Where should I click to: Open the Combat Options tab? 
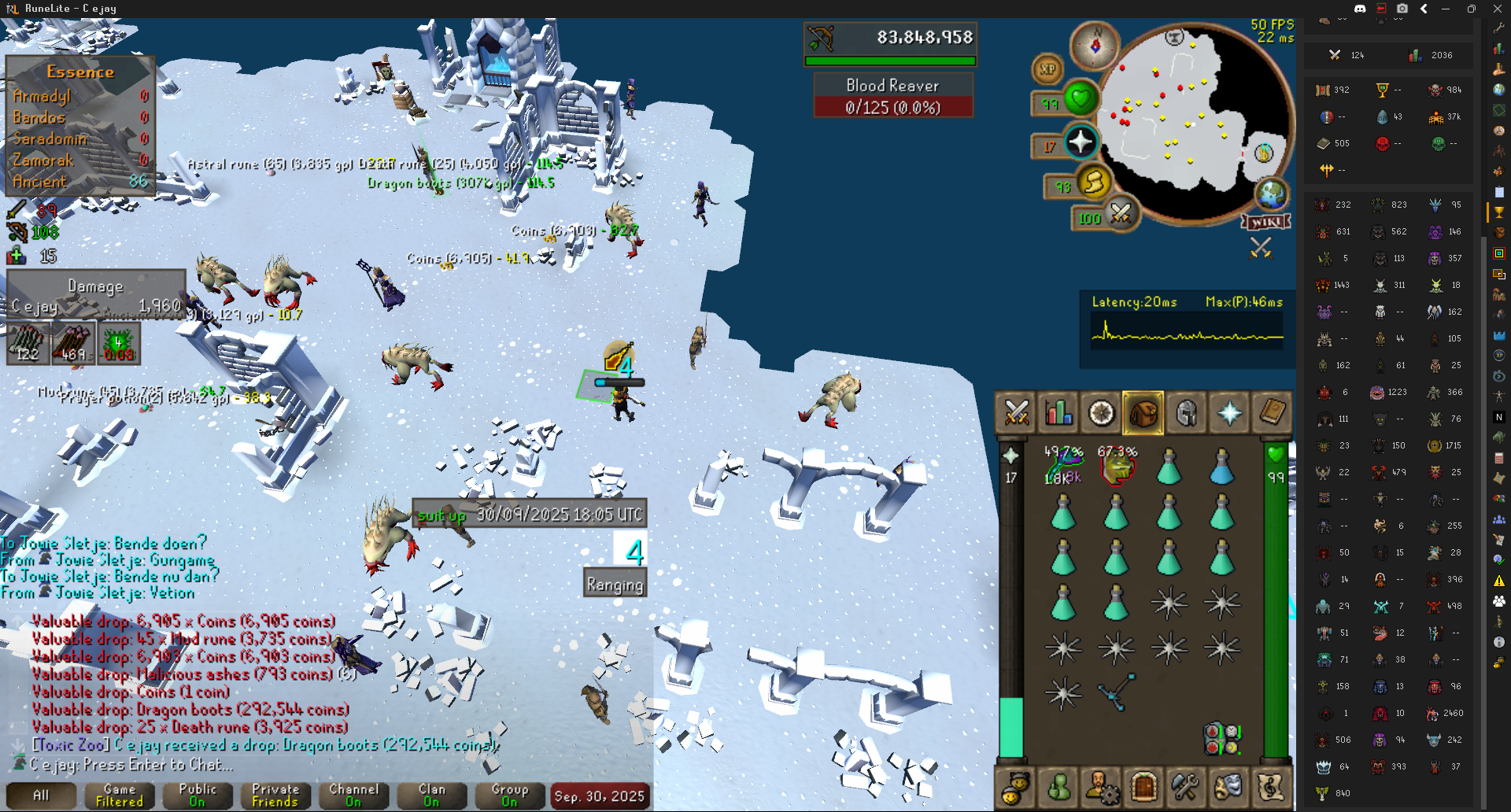tap(1016, 412)
